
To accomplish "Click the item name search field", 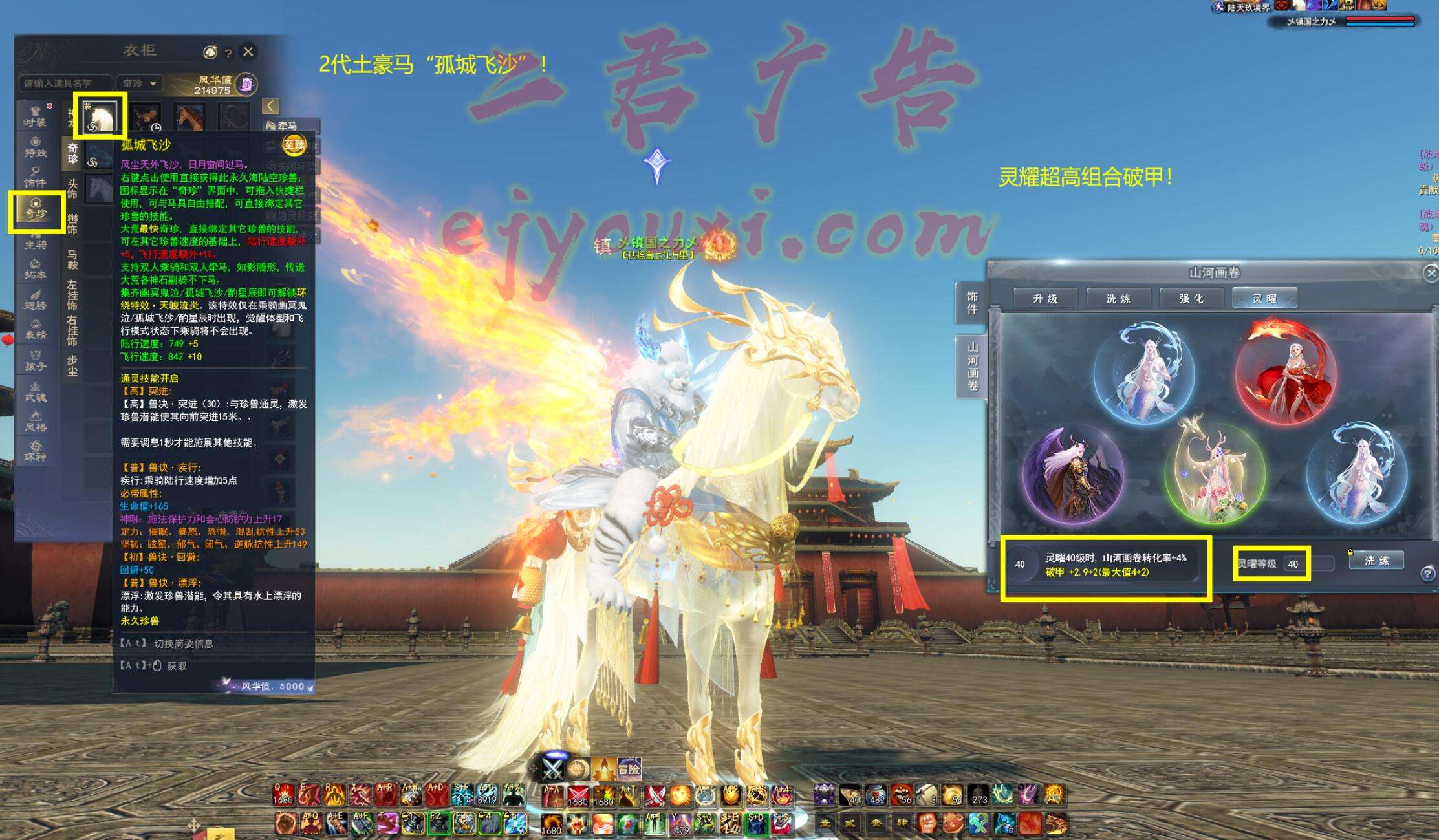I will coord(65,83).
